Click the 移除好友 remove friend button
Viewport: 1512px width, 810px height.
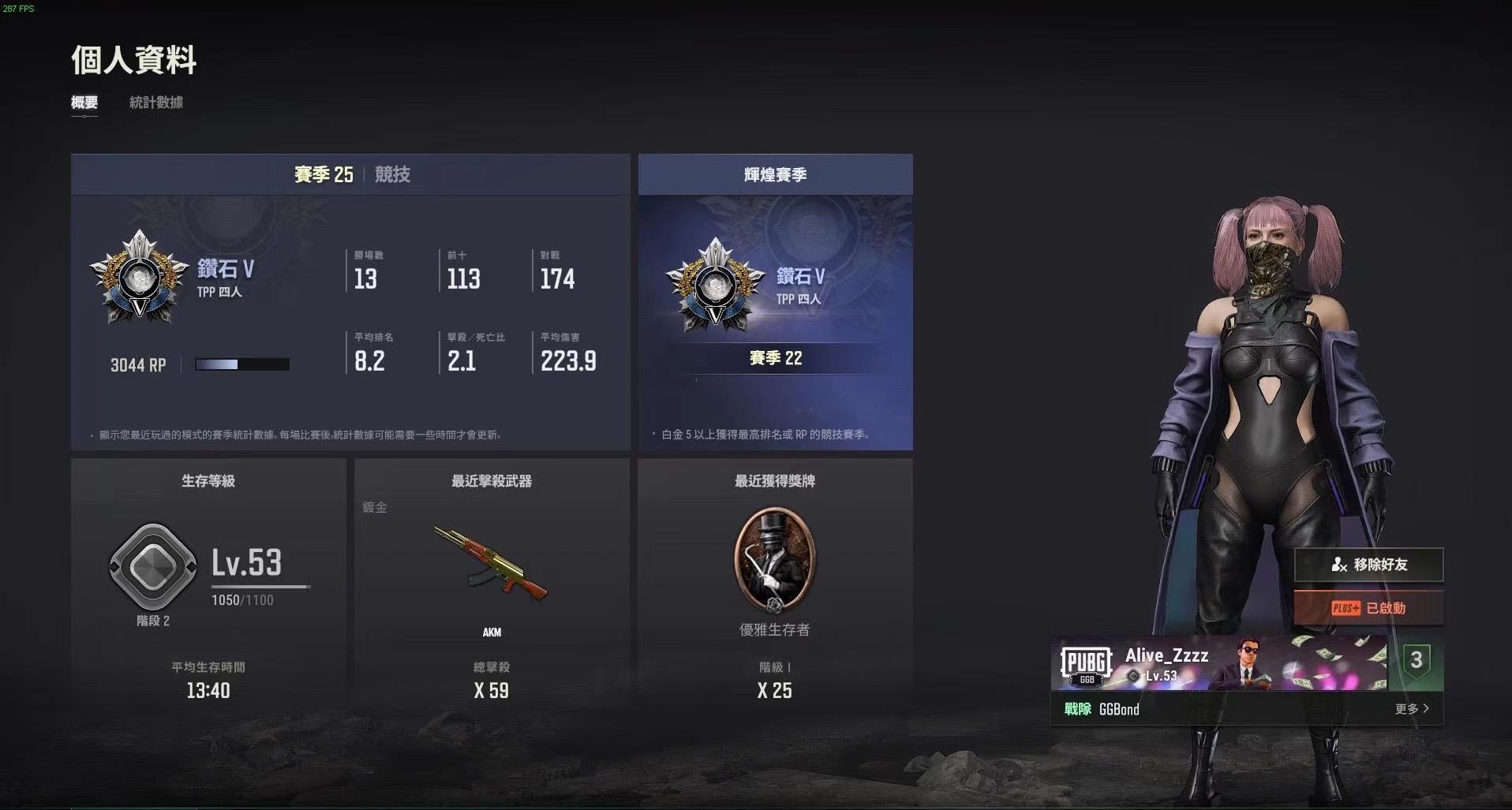[1368, 565]
